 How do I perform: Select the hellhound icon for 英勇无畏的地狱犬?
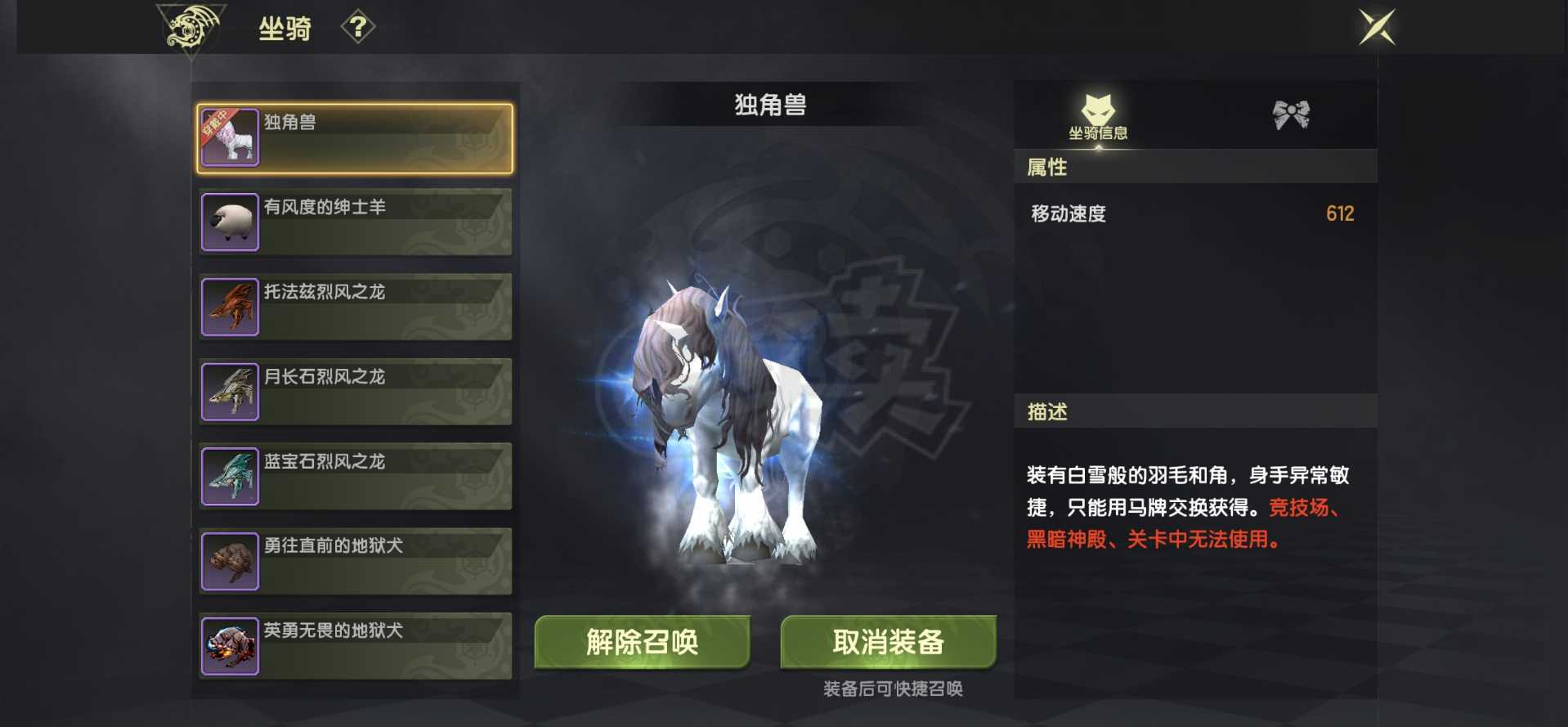click(230, 646)
